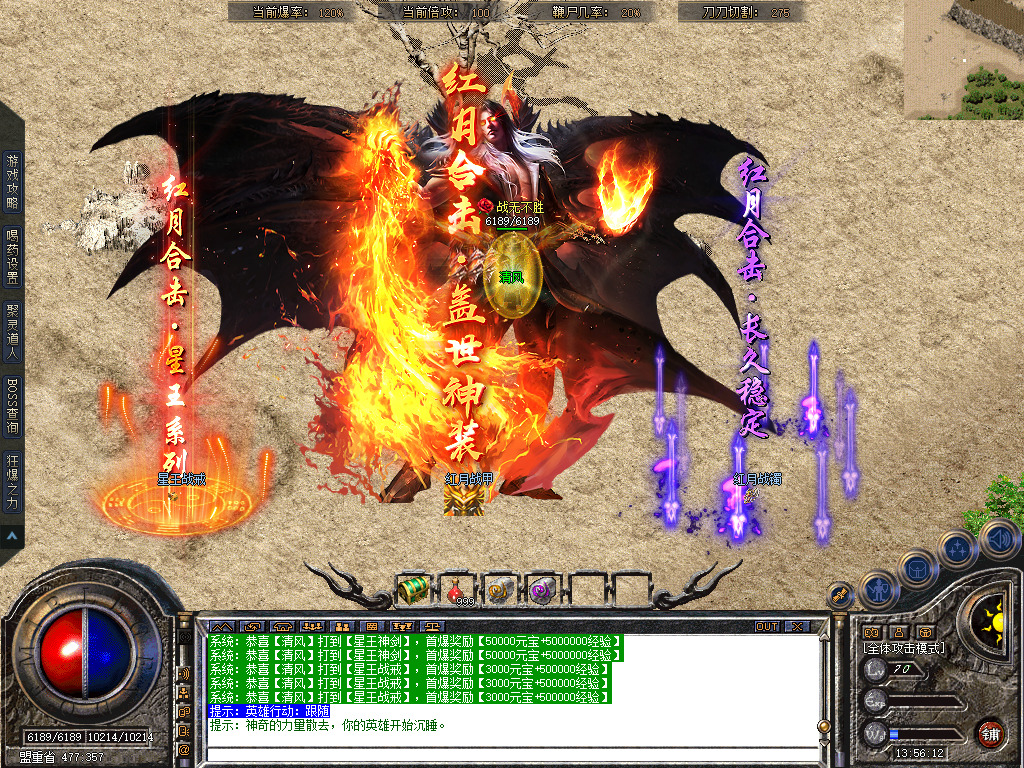Open the red 铺 shop button

point(991,732)
